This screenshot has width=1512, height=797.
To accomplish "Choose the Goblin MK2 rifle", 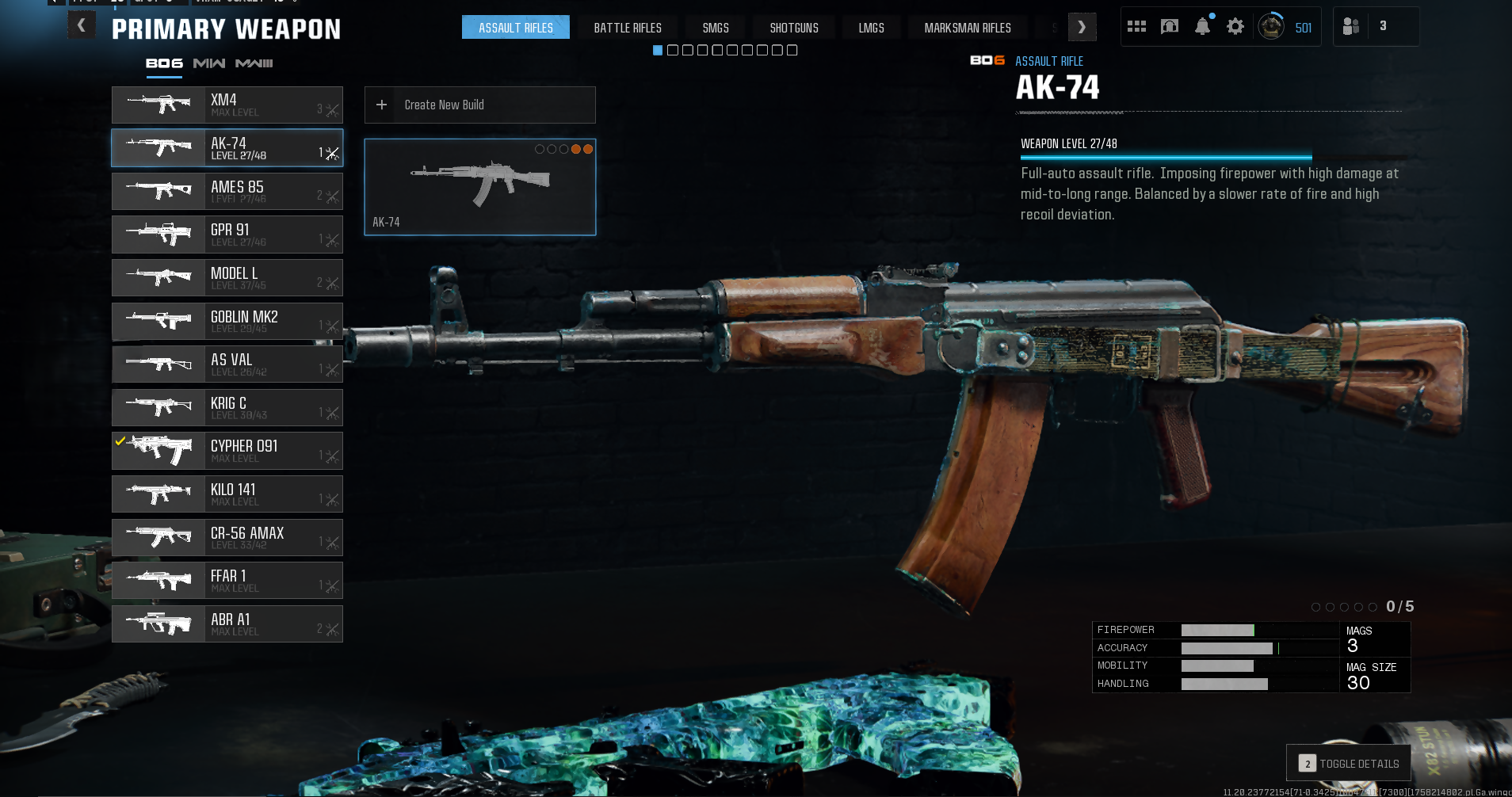I will 227,321.
